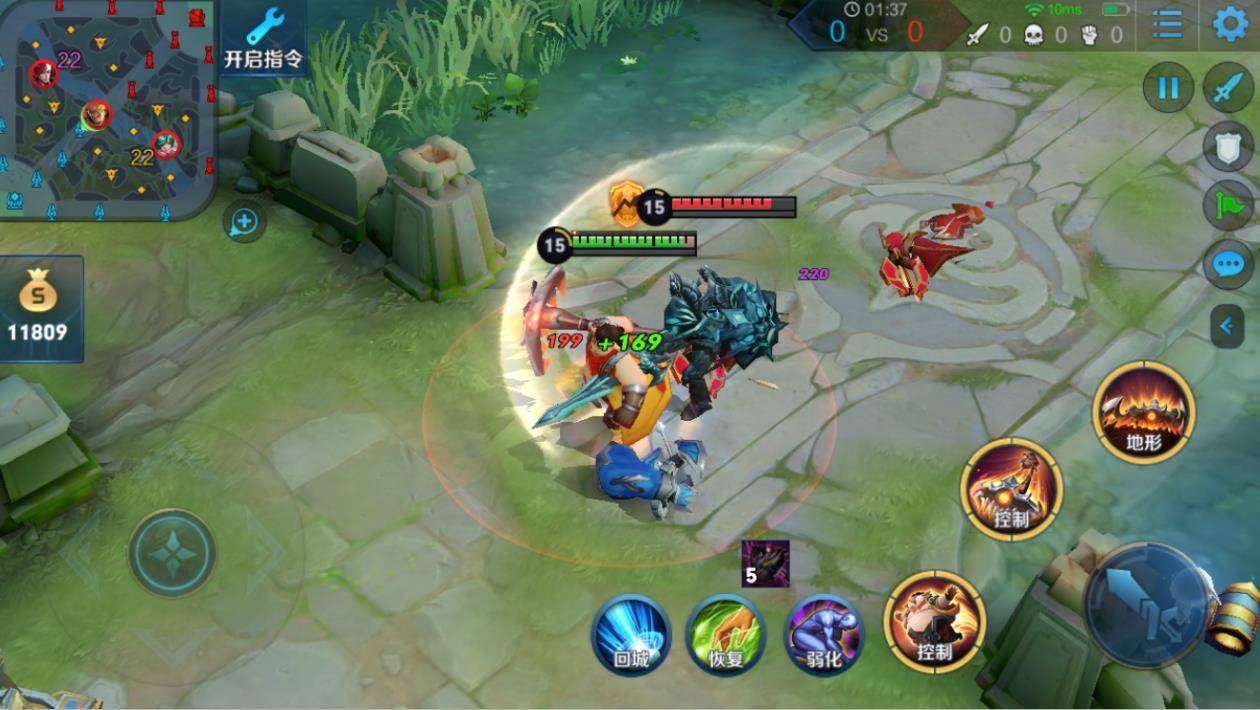Tap the magnifier plus button beside minimap
This screenshot has width=1260, height=710.
(244, 221)
